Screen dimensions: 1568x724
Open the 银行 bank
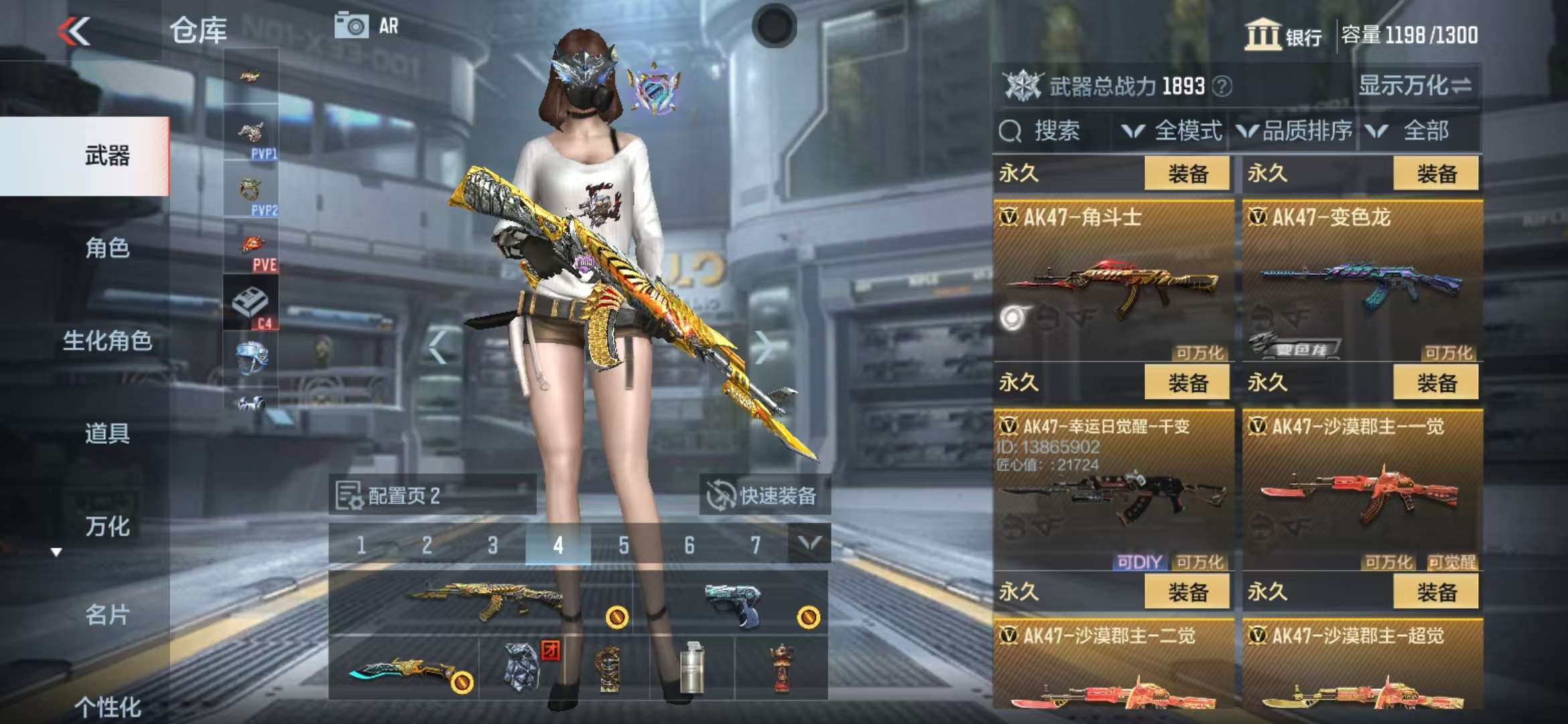coord(1283,35)
